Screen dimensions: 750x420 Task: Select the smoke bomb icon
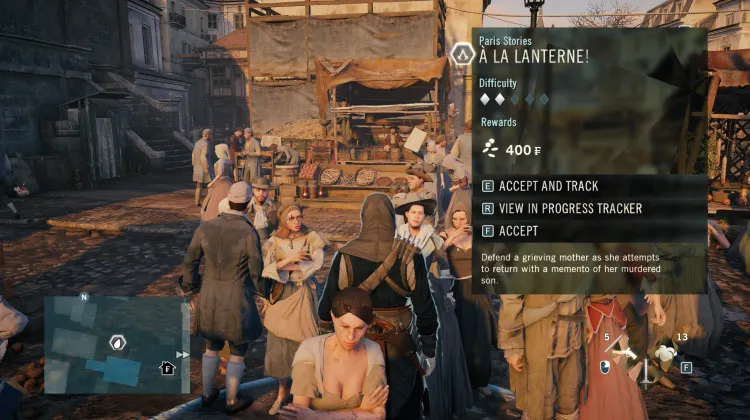(x=667, y=353)
